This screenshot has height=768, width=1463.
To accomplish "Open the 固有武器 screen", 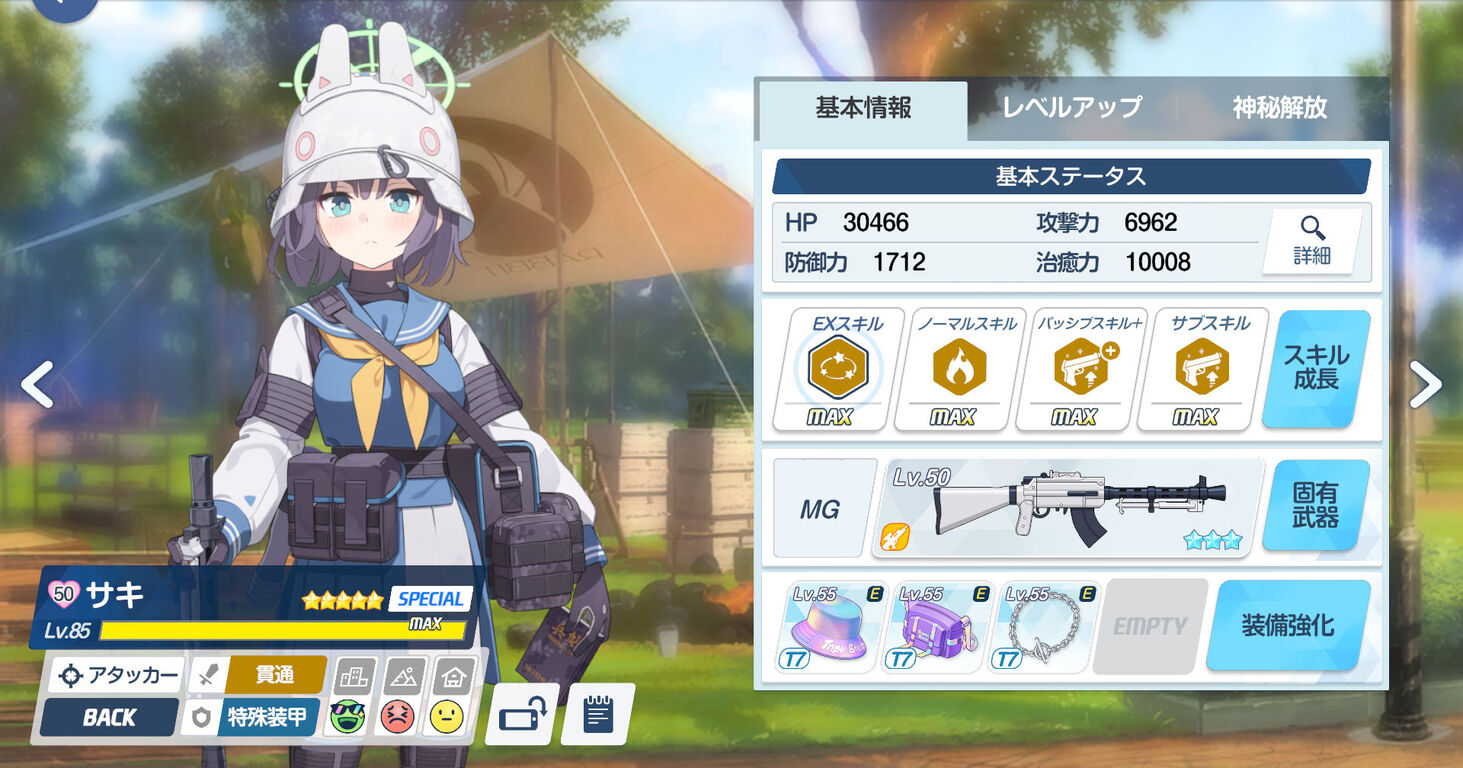I will click(x=1316, y=505).
